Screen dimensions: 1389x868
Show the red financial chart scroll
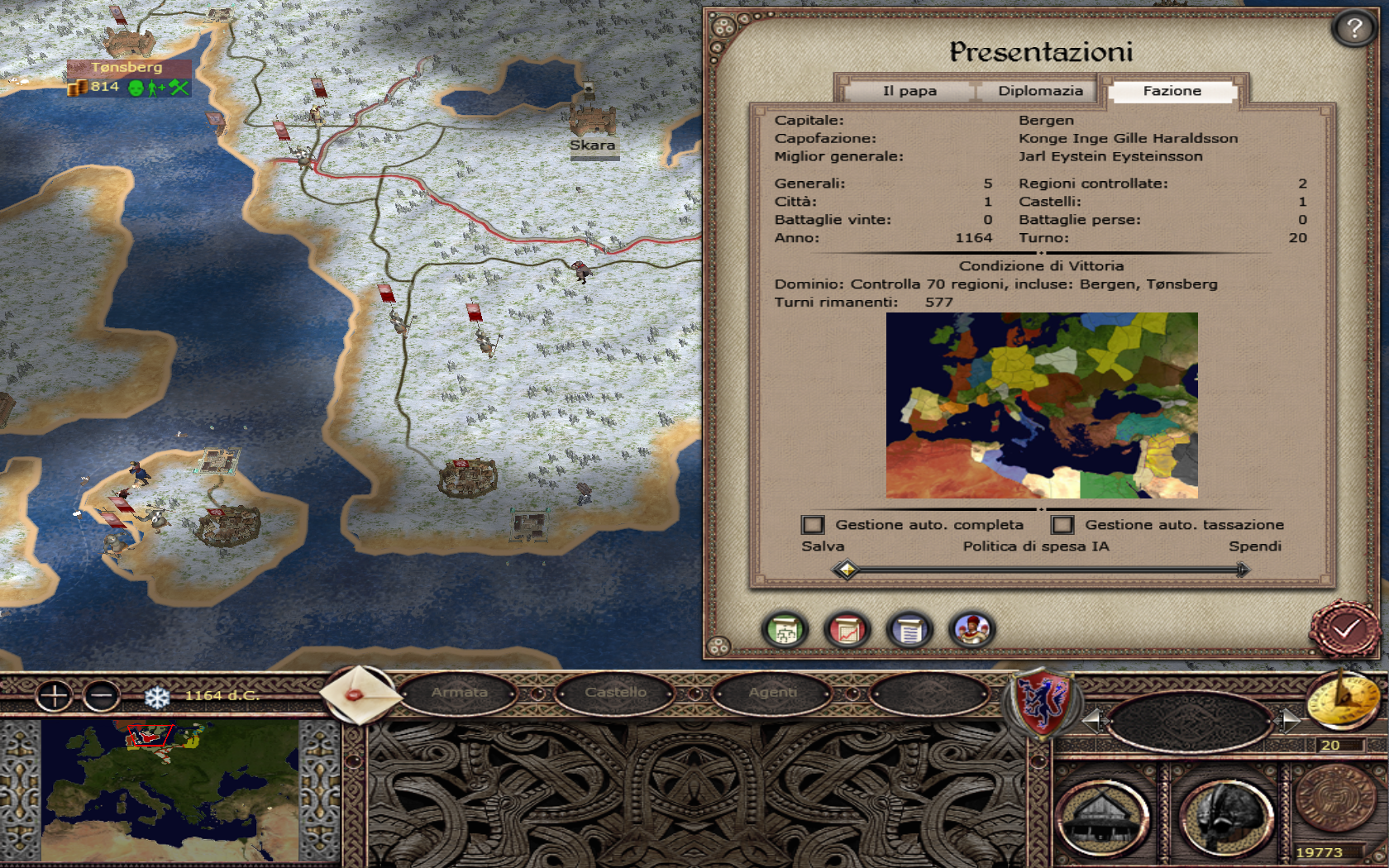[847, 631]
